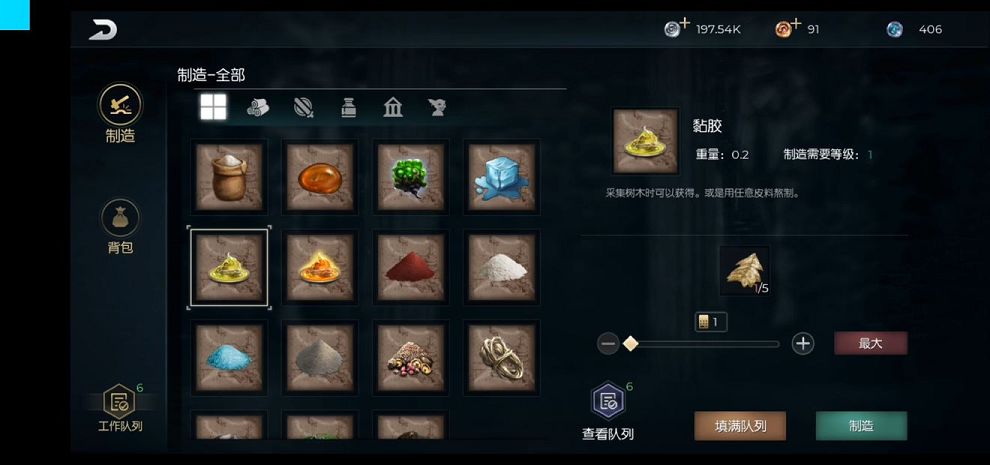Switch to the bottle category tab
This screenshot has width=990, height=465.
[x=348, y=107]
